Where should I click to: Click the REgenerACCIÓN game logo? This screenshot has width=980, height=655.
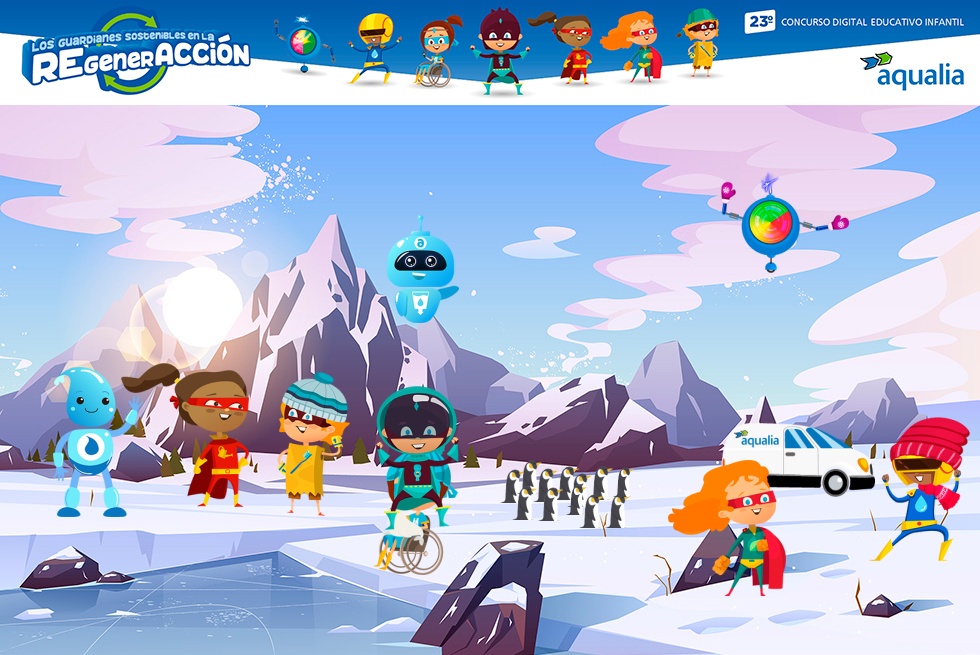click(136, 54)
